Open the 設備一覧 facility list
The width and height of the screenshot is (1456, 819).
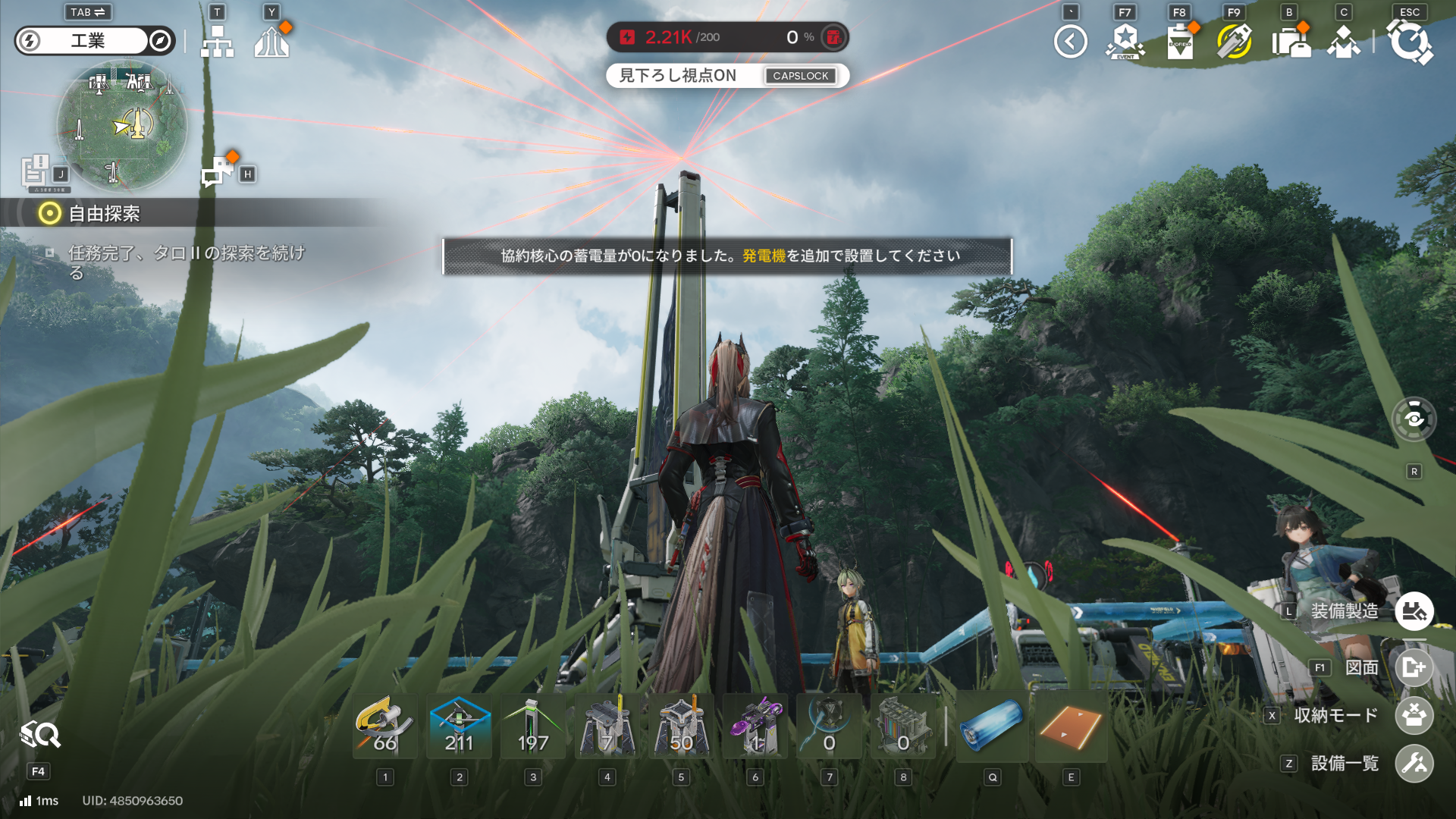1414,763
